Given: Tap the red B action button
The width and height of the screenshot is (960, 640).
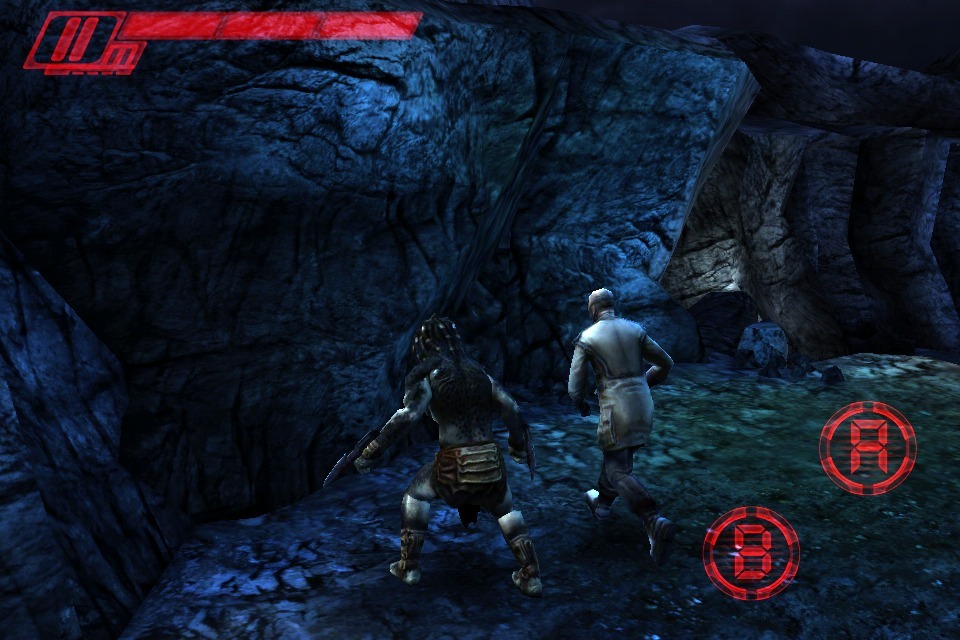Looking at the screenshot, I should [x=751, y=553].
